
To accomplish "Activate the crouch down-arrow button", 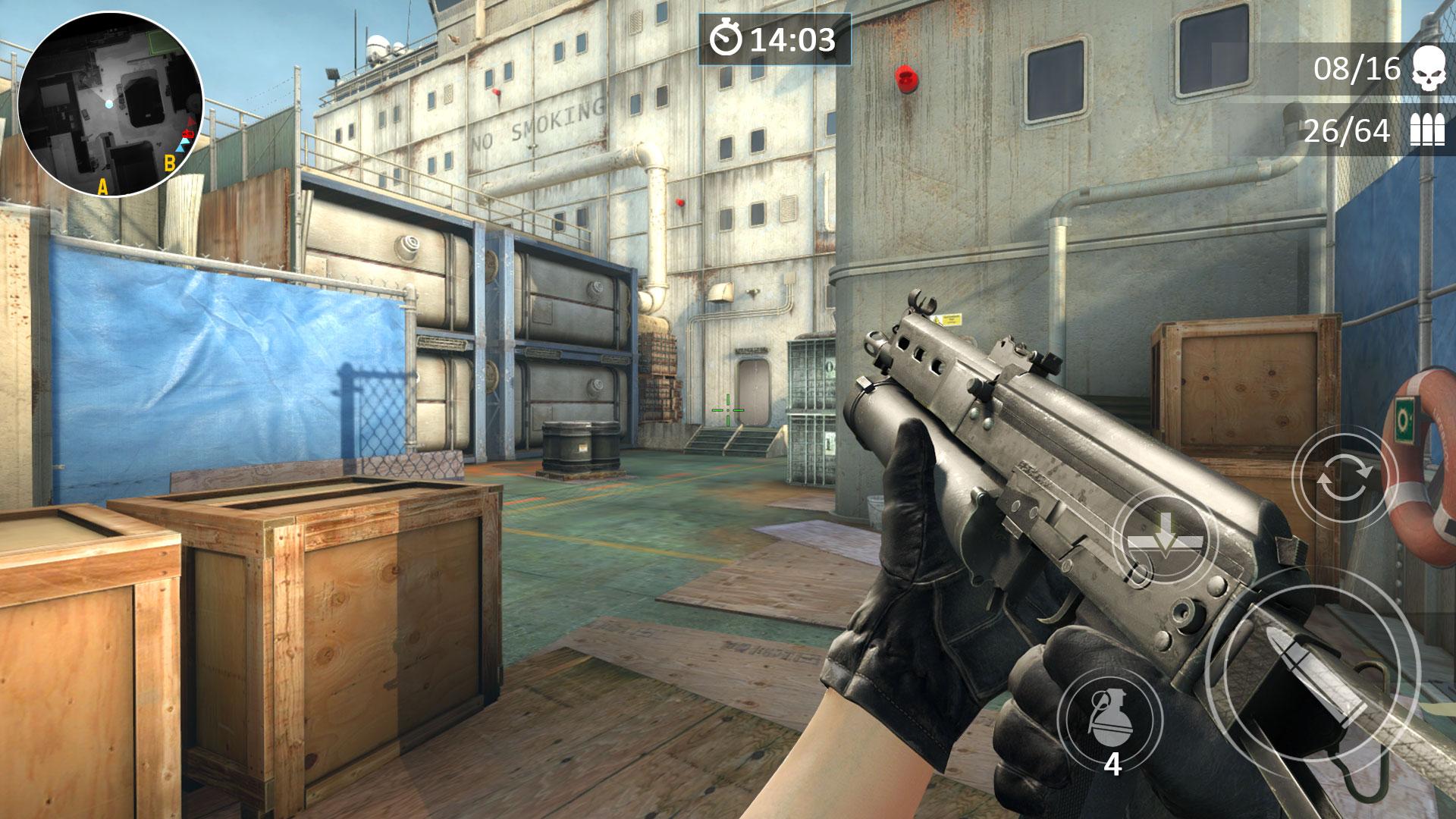I will point(1164,539).
